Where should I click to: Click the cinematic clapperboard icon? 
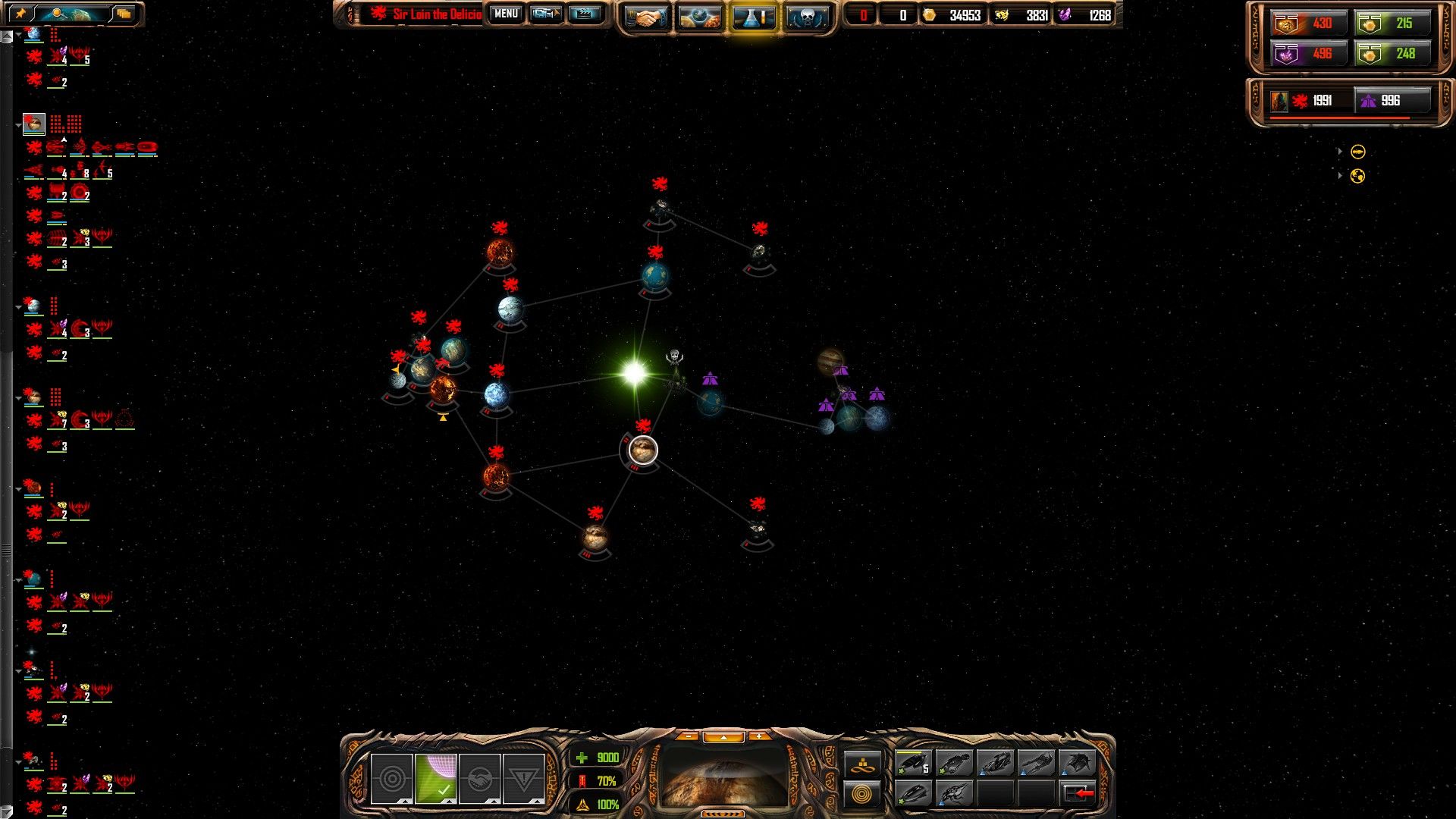pyautogui.click(x=582, y=13)
